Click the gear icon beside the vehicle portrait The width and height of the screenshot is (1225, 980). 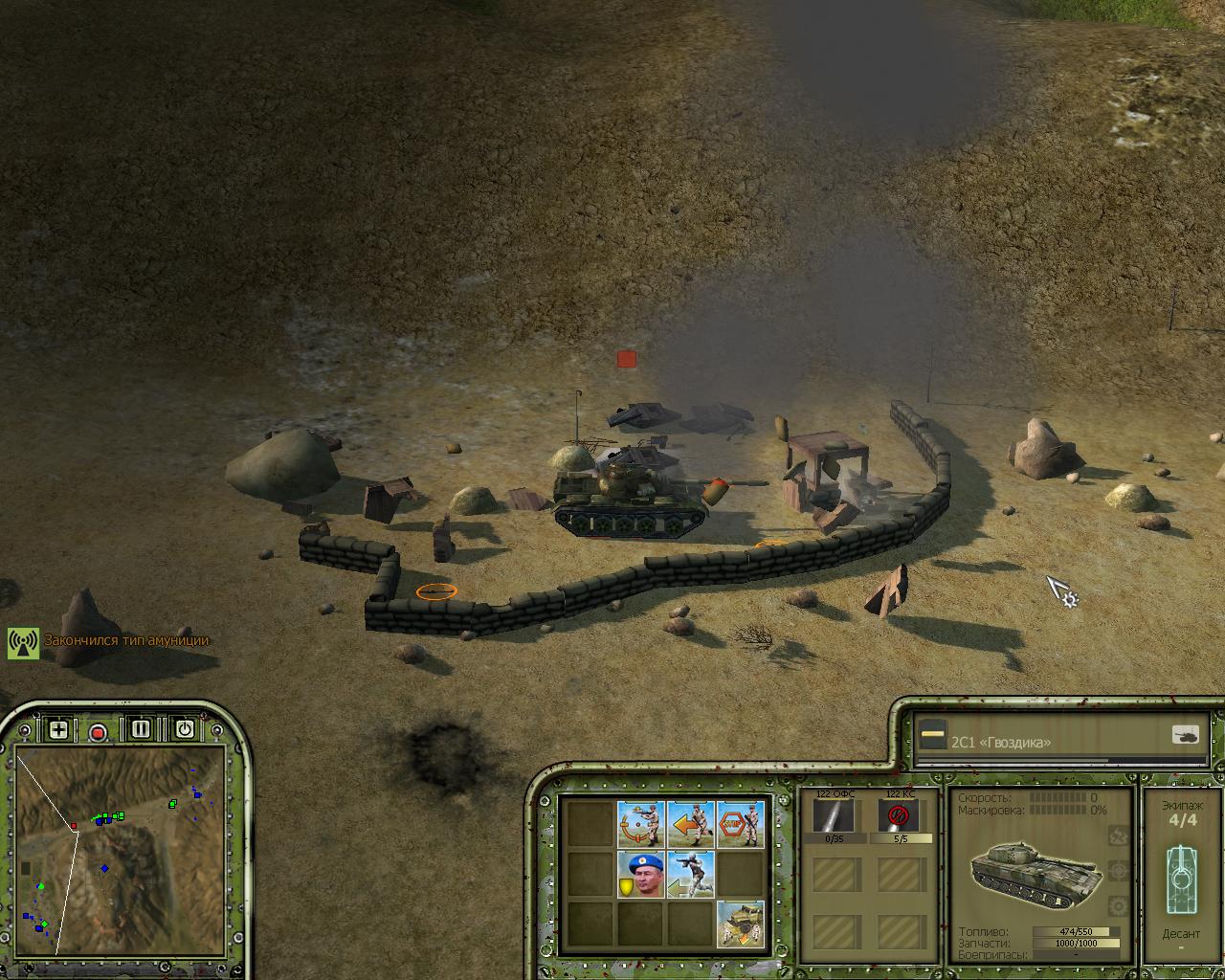click(x=1117, y=905)
